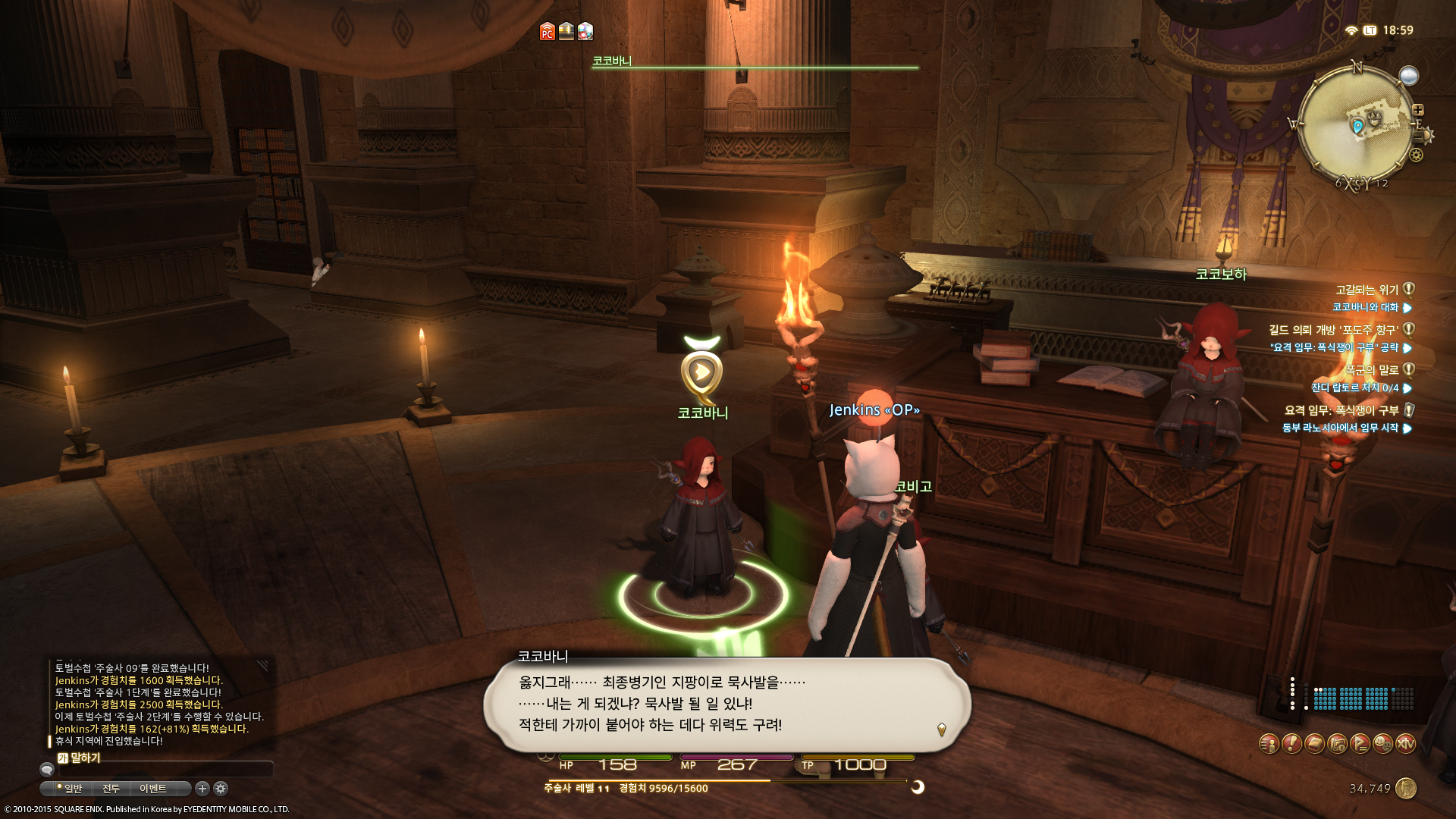Zoom in the minimap
Screen dimensions: 1456x819
coord(1418,110)
